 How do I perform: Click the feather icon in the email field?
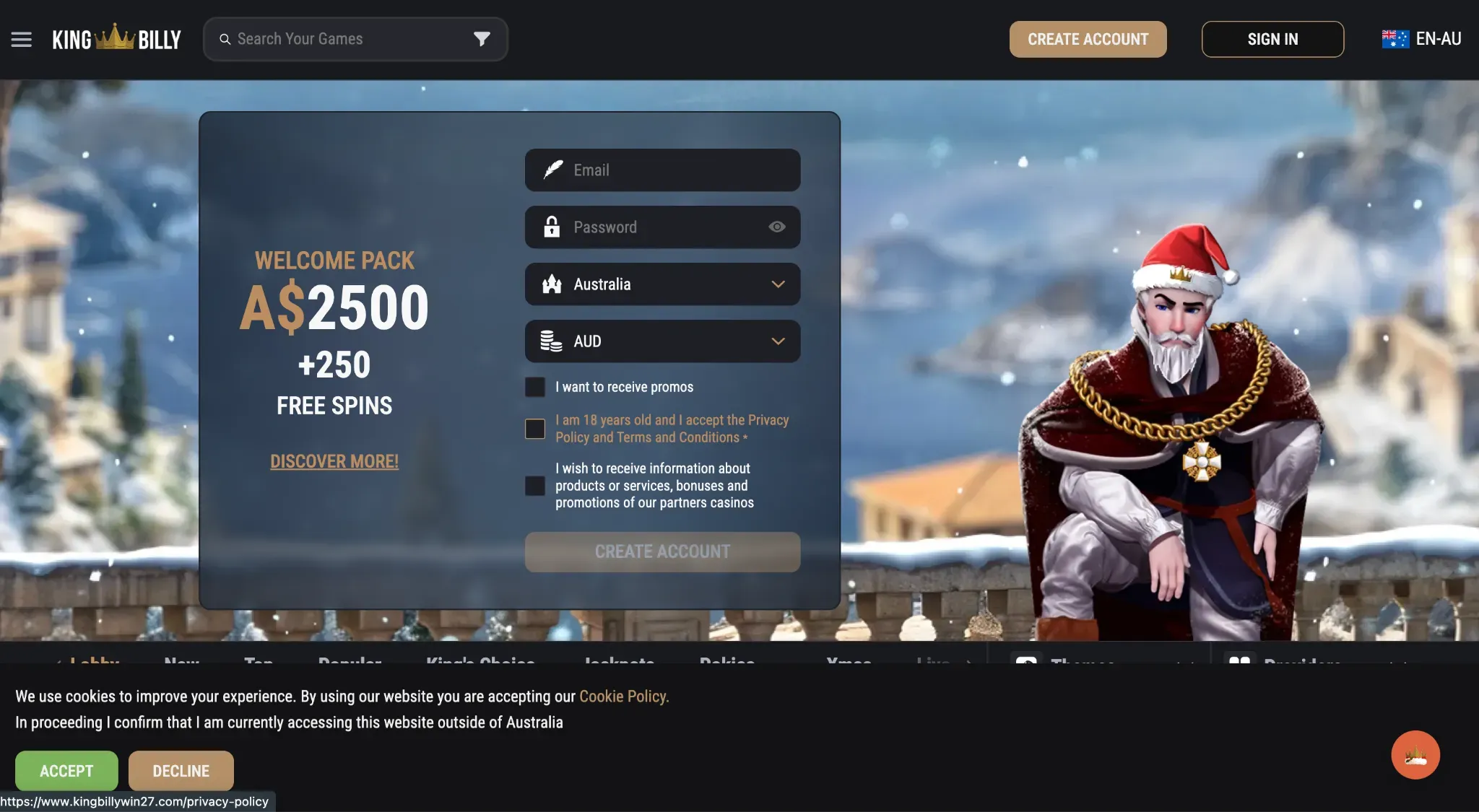552,170
